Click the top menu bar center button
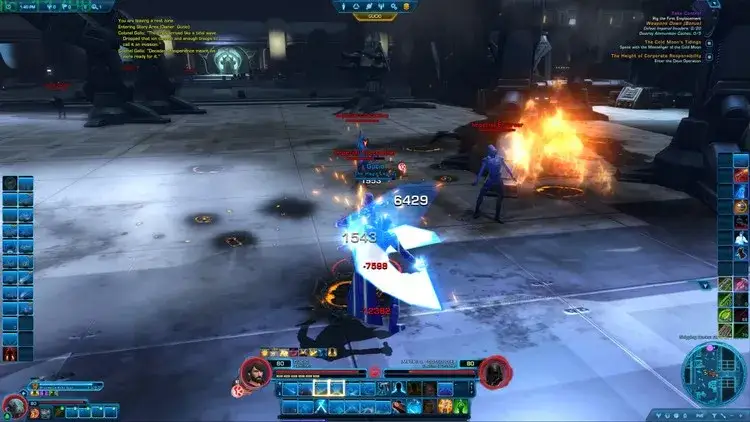 tap(374, 17)
